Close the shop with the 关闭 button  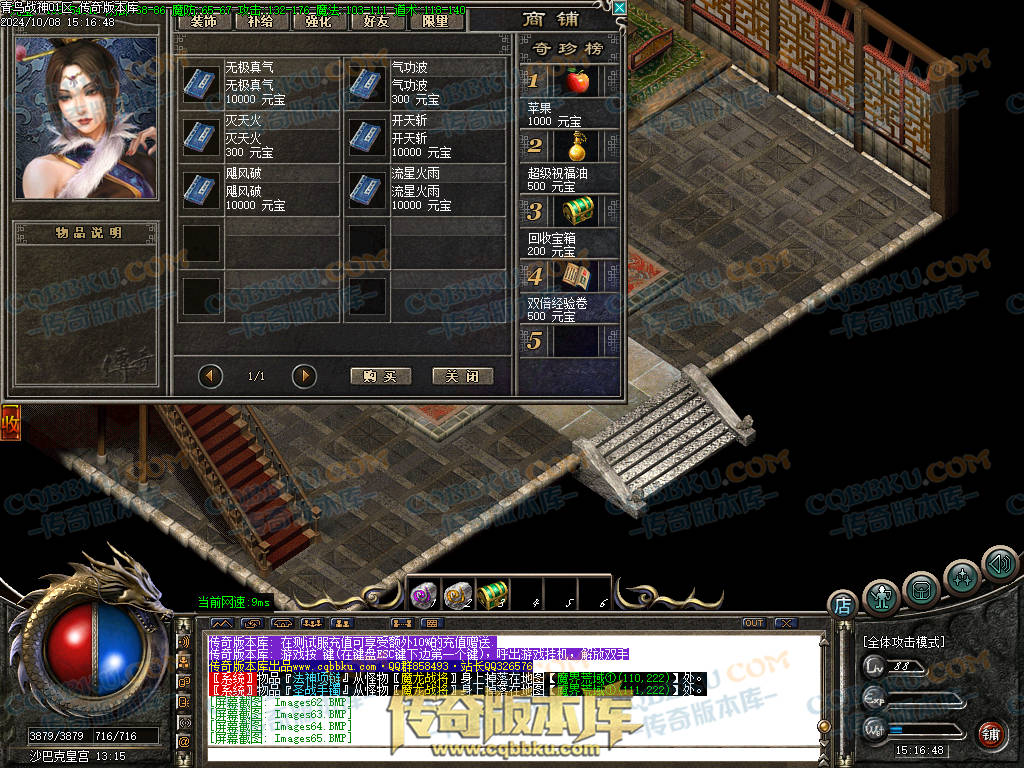click(x=463, y=376)
